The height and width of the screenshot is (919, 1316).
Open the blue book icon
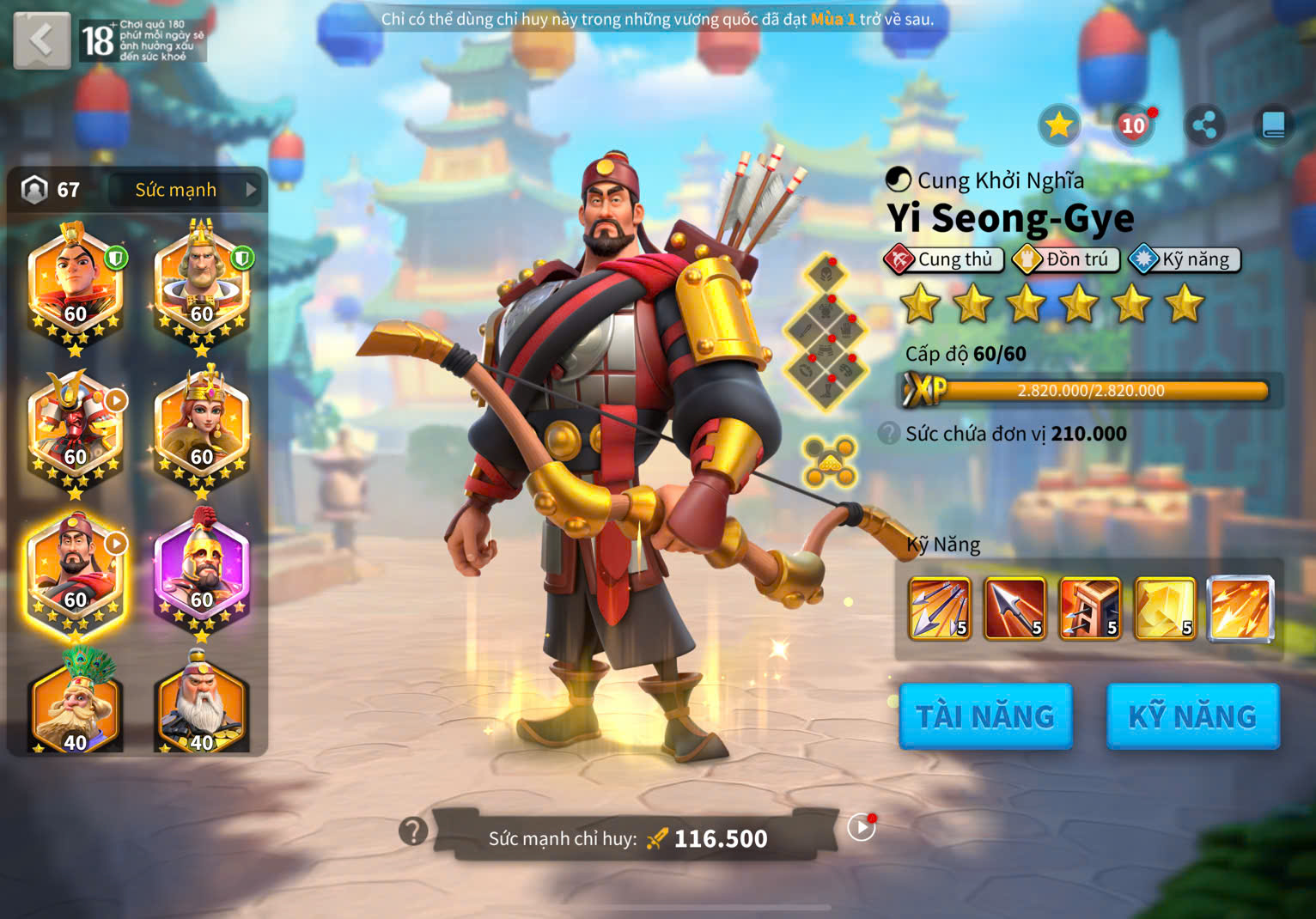pos(1273,126)
